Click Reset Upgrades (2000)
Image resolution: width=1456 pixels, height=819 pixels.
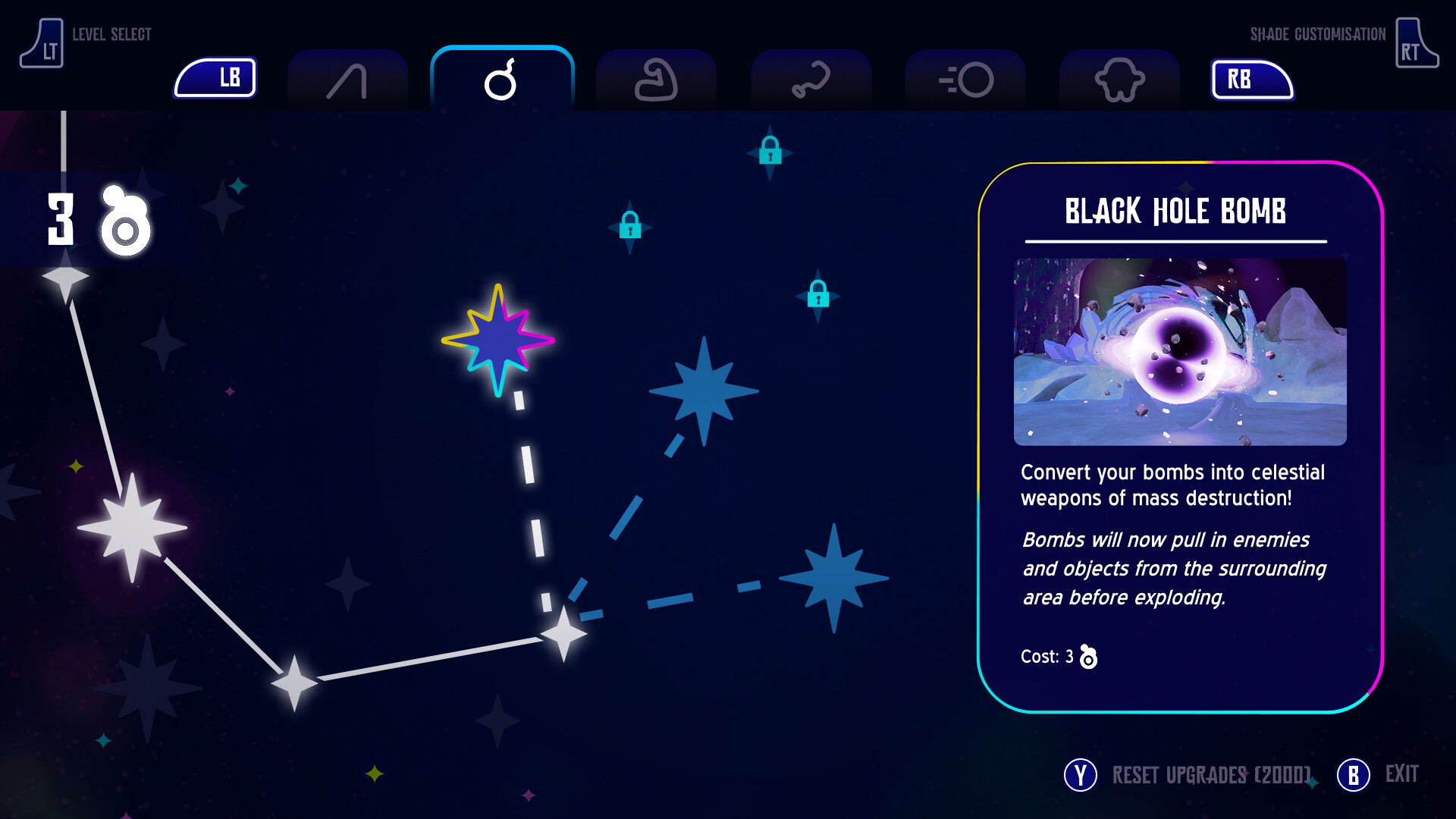(x=1211, y=775)
